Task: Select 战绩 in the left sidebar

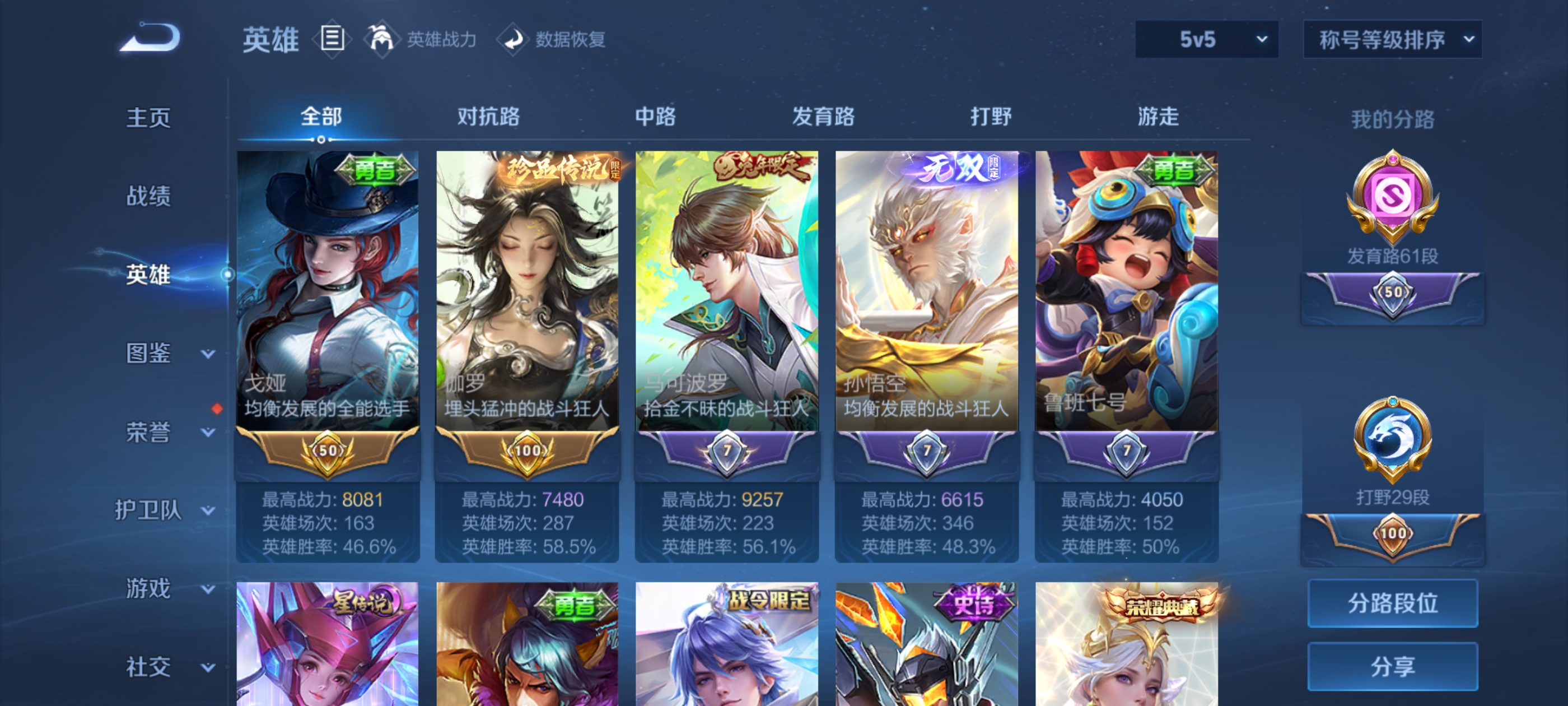Action: 146,196
